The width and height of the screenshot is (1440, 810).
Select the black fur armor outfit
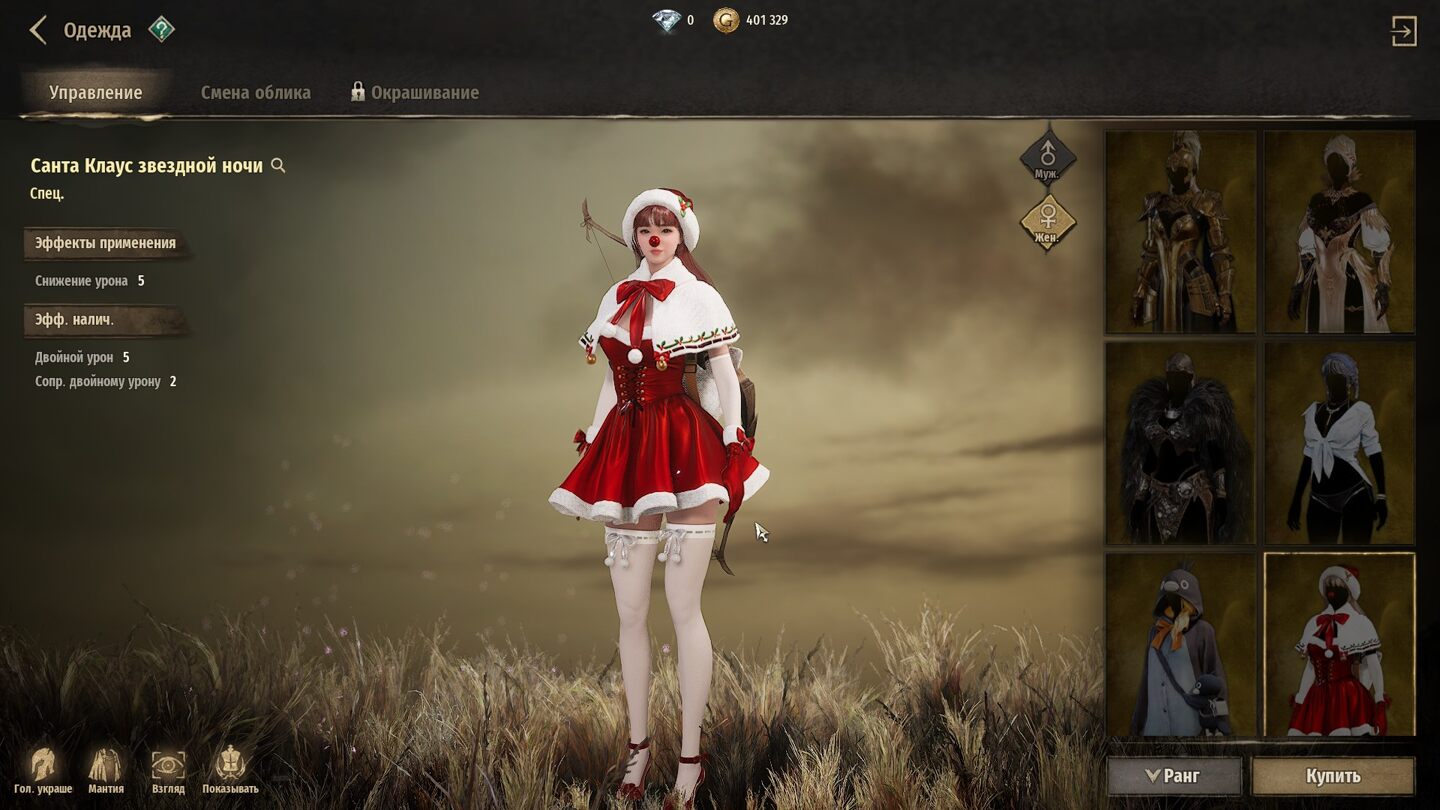click(x=1180, y=443)
